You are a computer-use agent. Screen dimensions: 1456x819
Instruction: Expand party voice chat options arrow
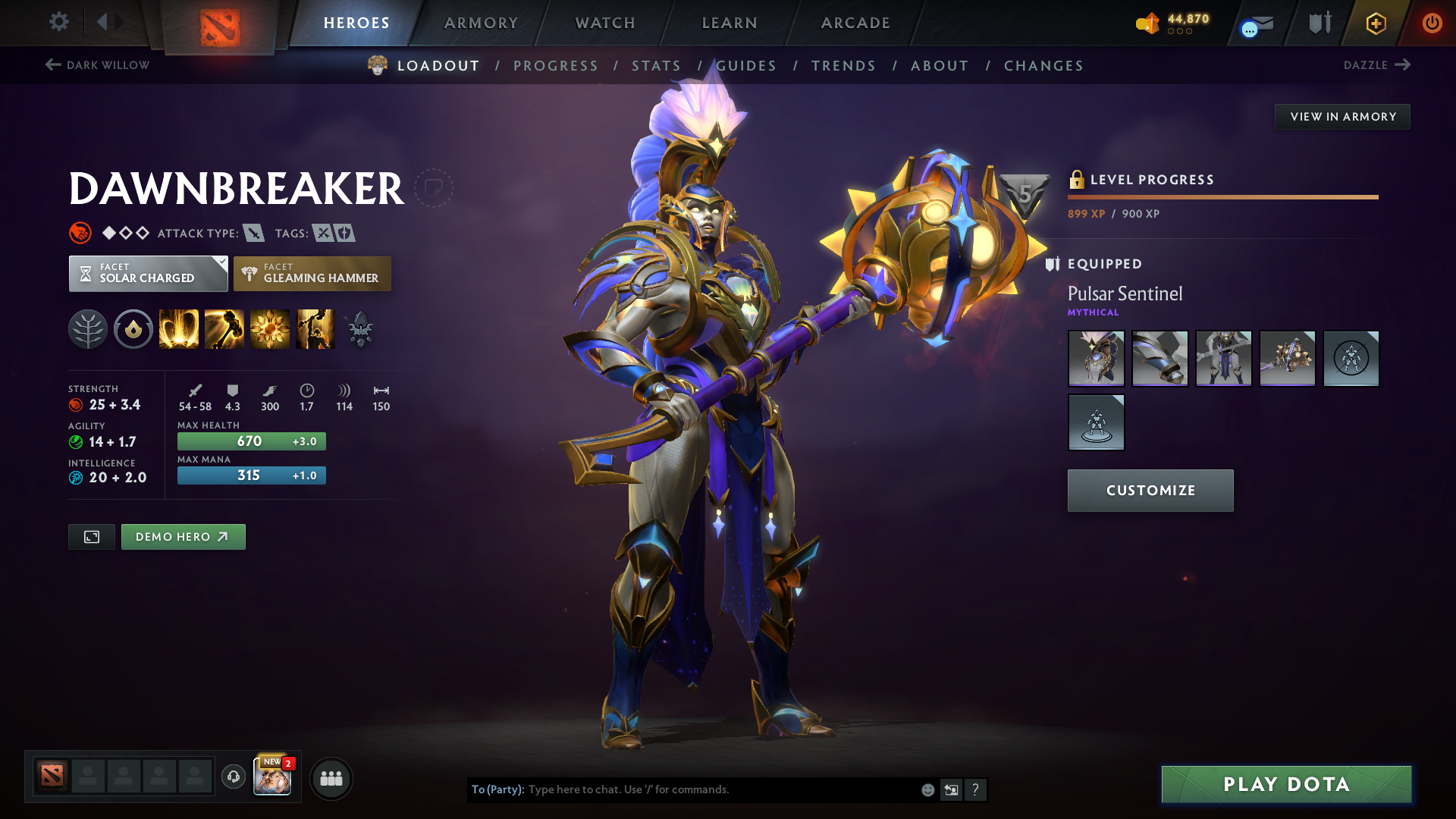coord(233,778)
